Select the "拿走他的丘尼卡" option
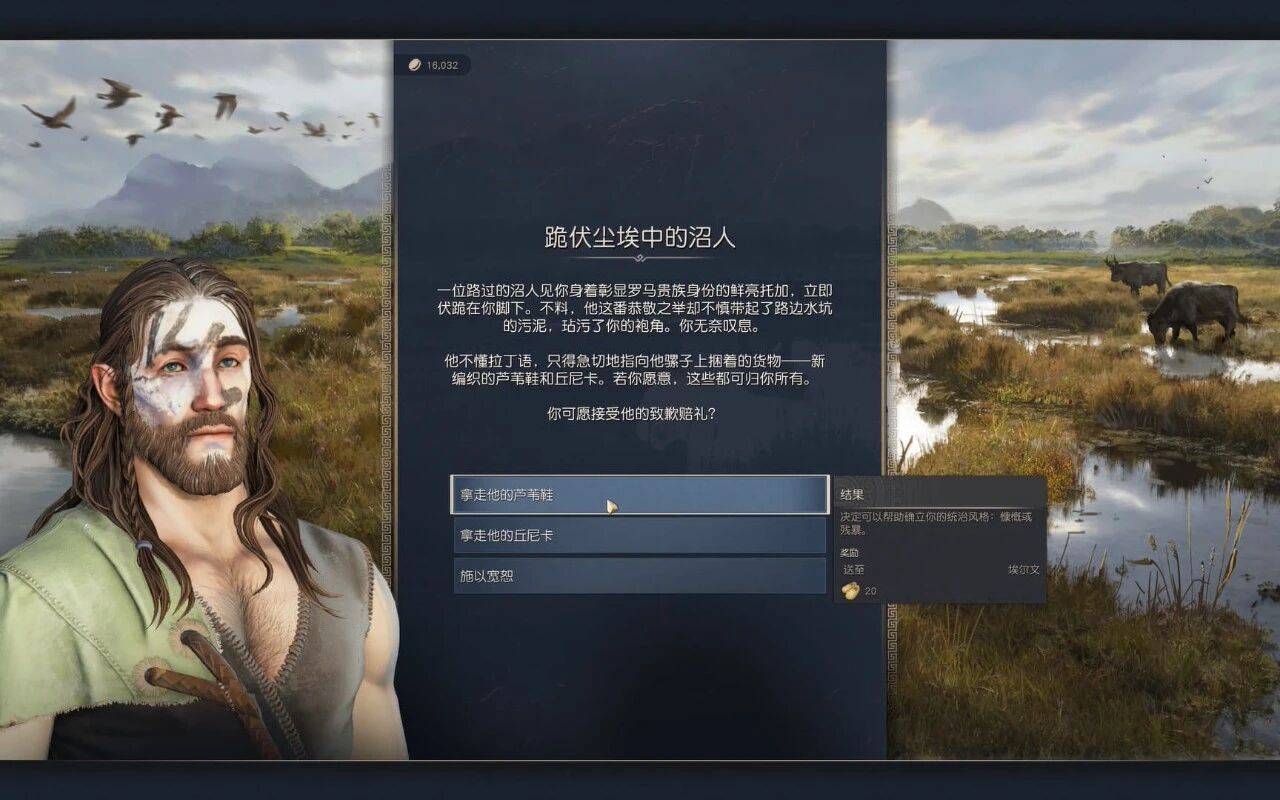1280x800 pixels. tap(639, 536)
